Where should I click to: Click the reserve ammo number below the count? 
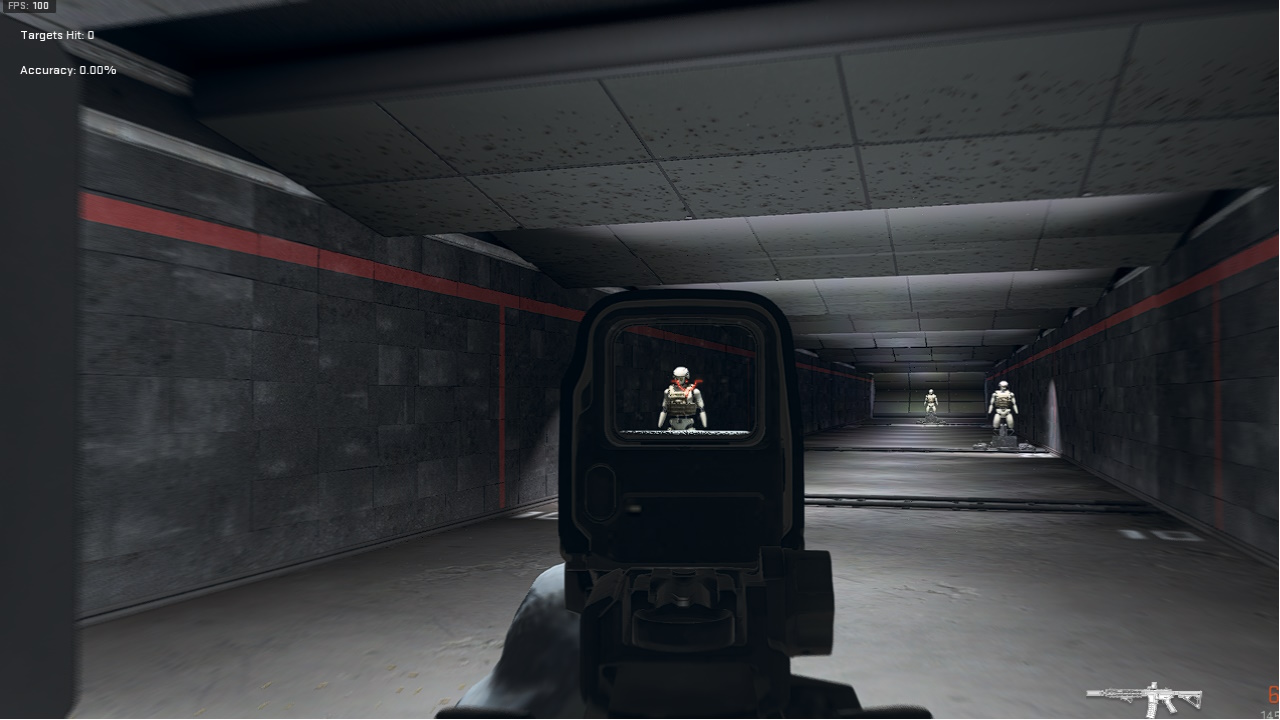(x=1268, y=713)
